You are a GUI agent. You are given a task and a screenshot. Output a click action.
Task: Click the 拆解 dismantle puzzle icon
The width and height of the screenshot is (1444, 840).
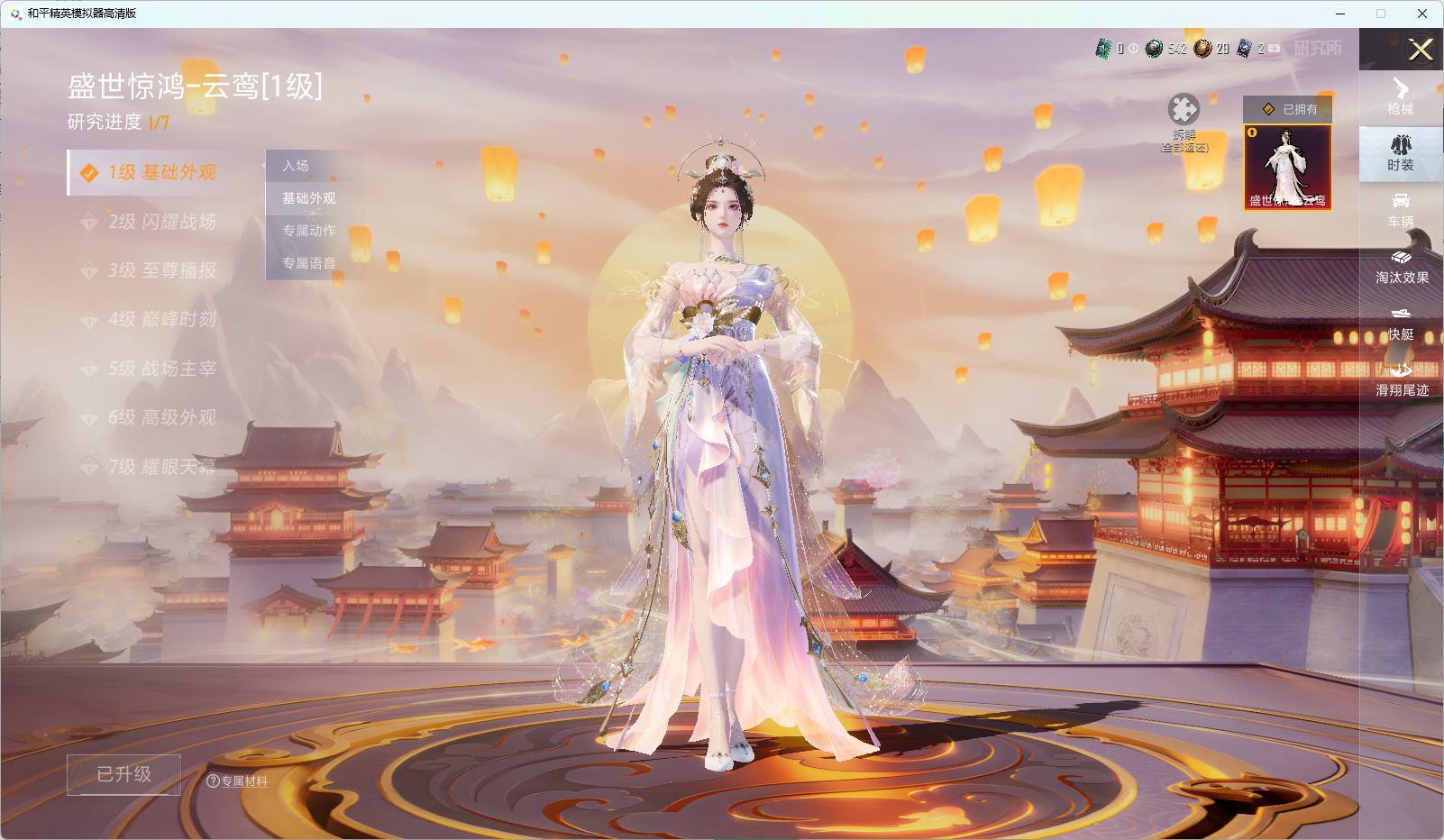click(x=1185, y=110)
